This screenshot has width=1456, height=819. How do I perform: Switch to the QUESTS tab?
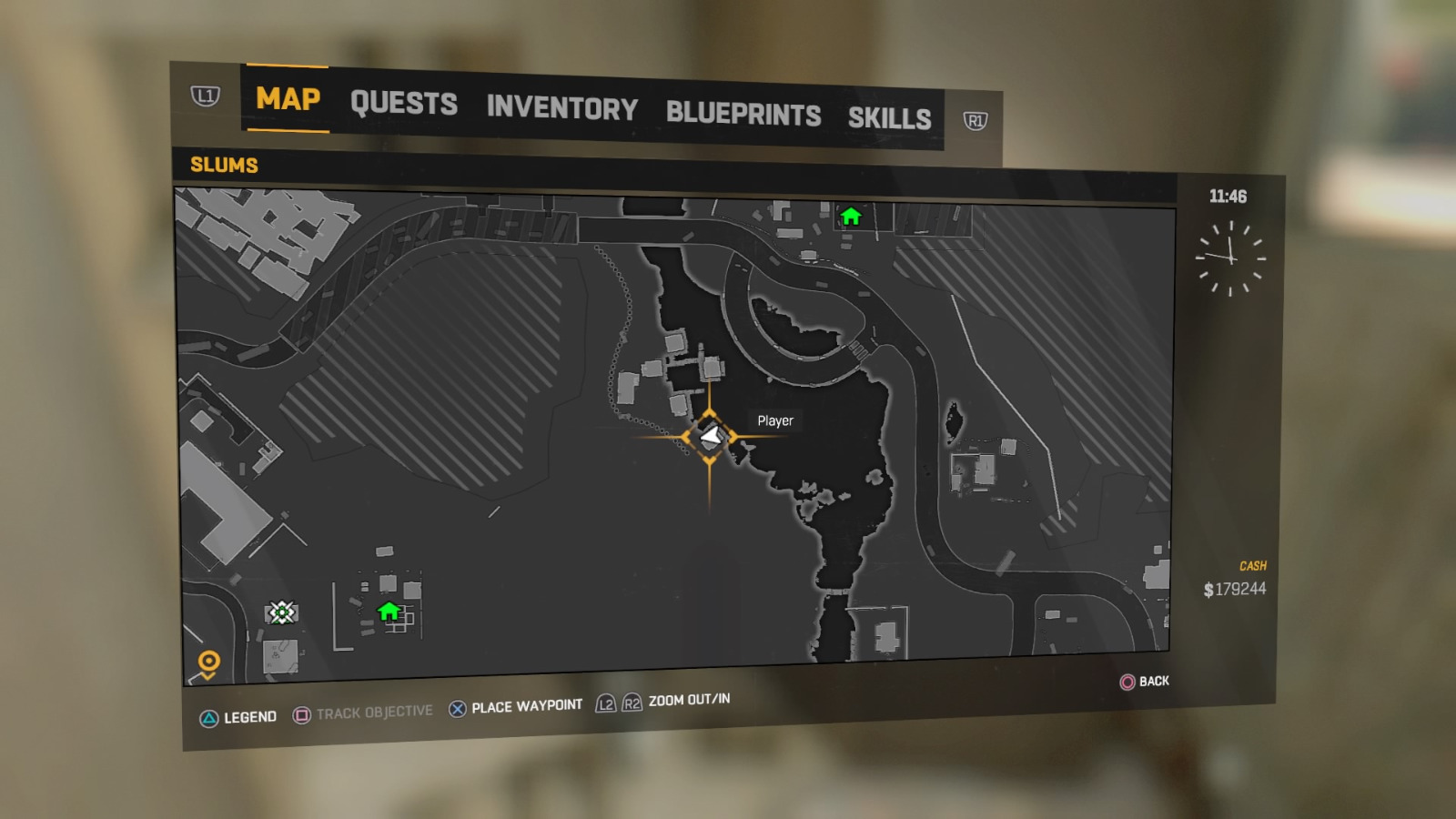tap(406, 105)
